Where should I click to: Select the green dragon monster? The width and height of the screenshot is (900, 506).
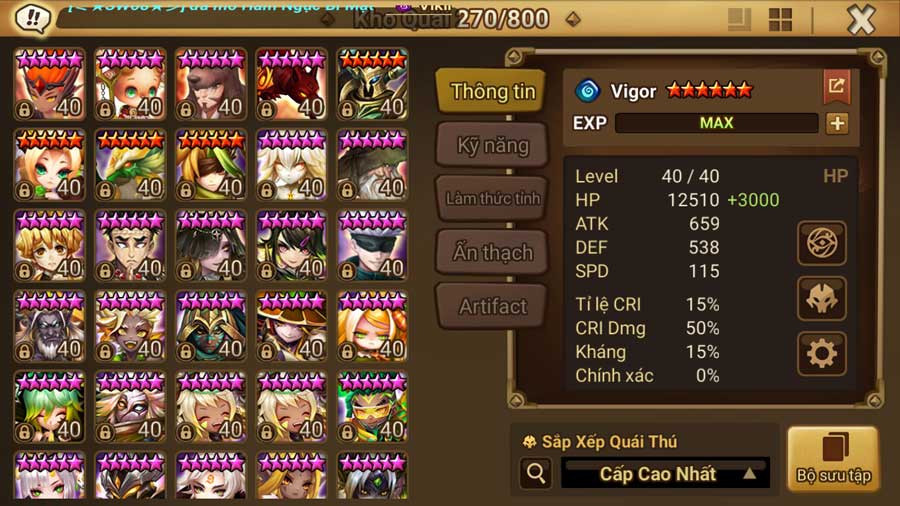tap(130, 165)
